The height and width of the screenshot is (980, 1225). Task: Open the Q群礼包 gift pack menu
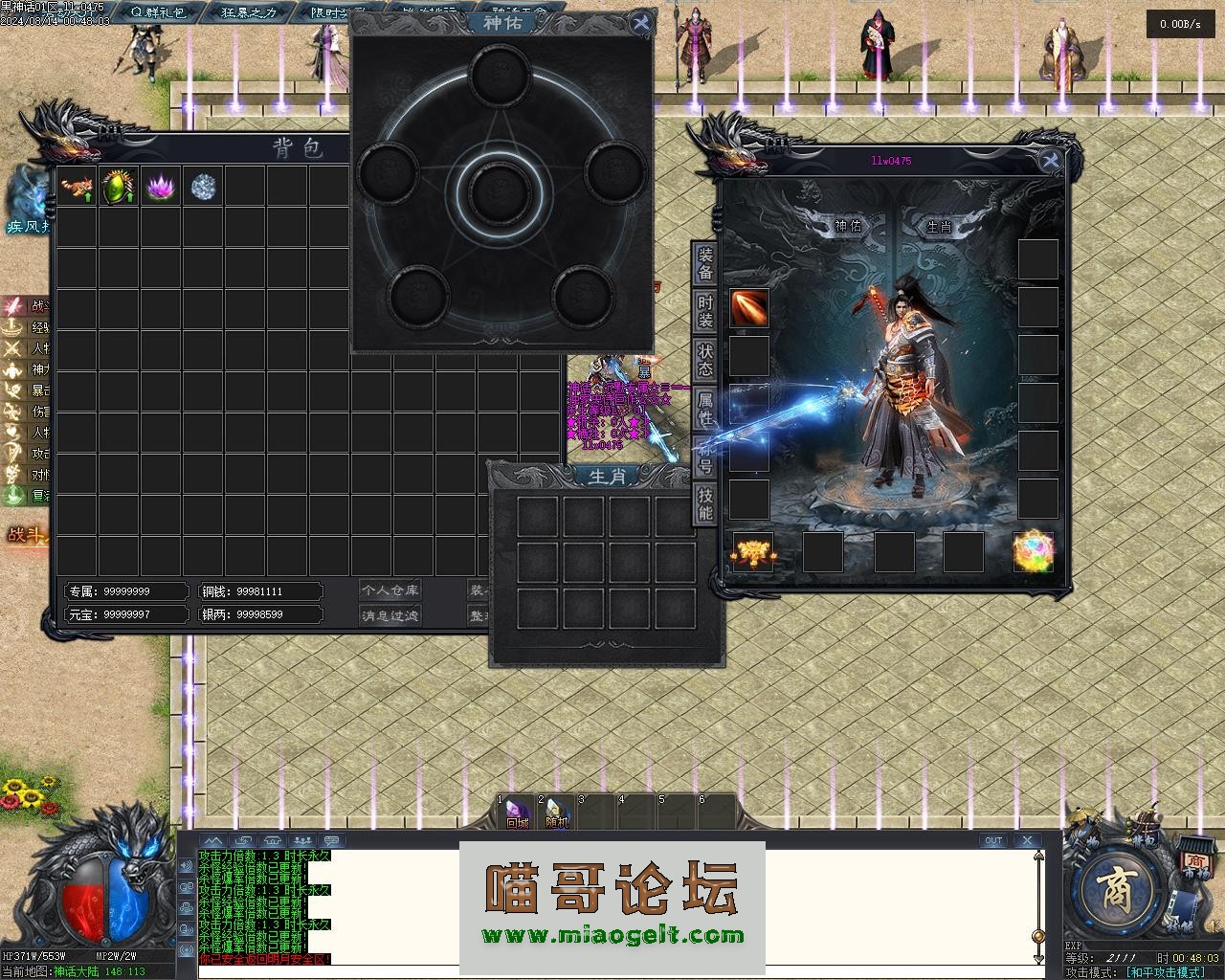157,12
